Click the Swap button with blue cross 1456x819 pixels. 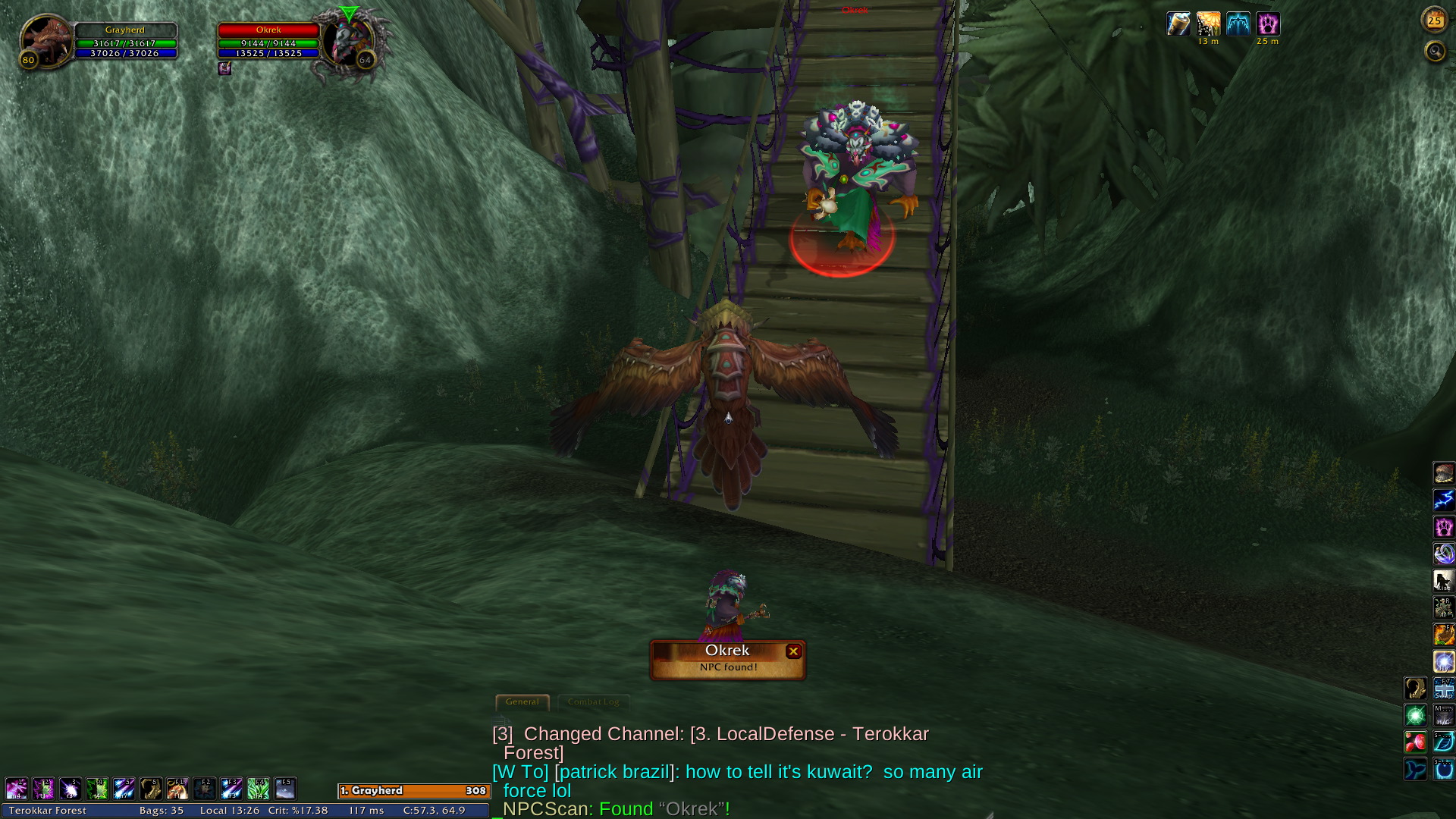[x=1444, y=689]
